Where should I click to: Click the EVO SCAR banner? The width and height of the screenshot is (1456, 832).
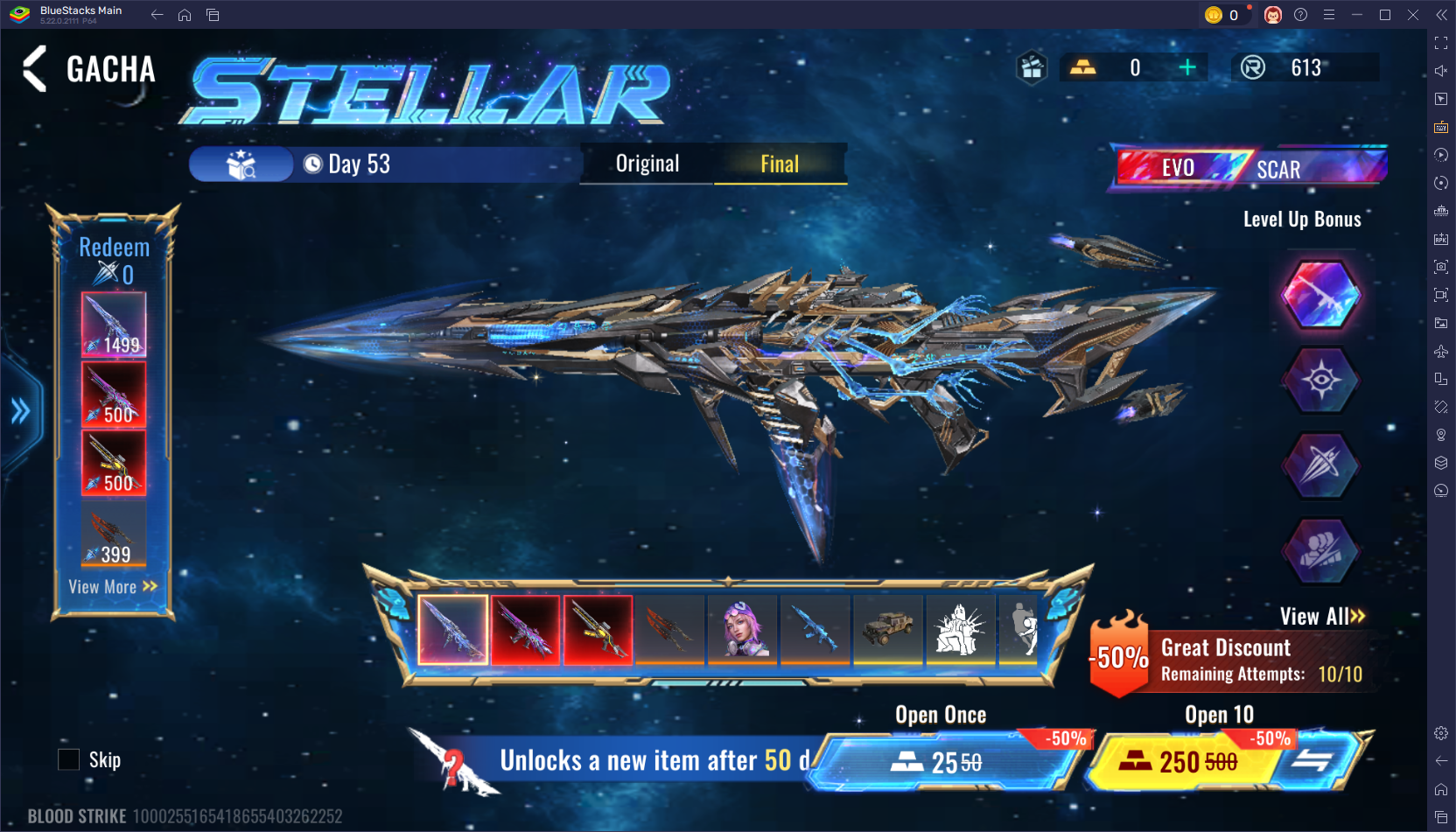1247,166
